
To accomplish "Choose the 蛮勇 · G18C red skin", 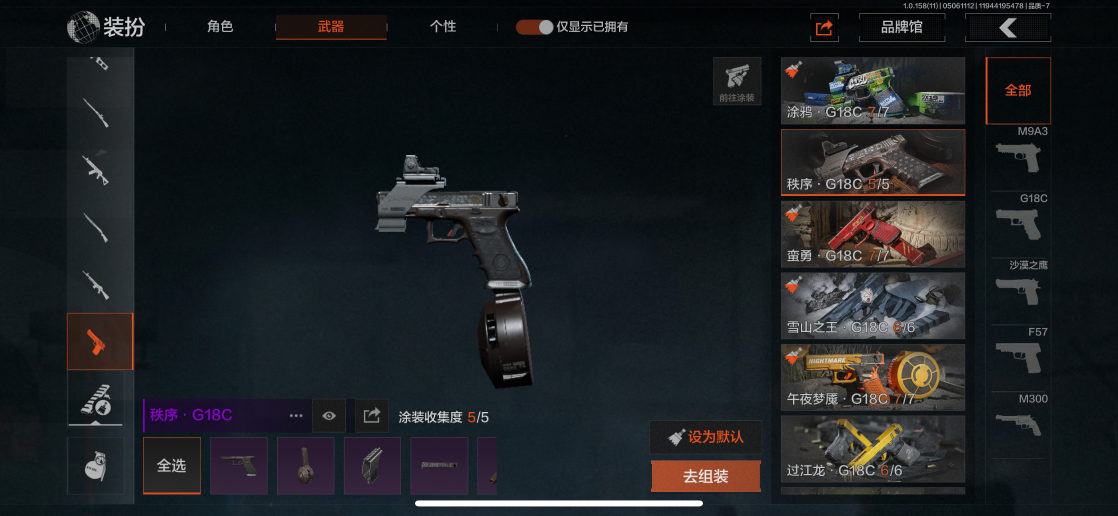I will coord(873,234).
